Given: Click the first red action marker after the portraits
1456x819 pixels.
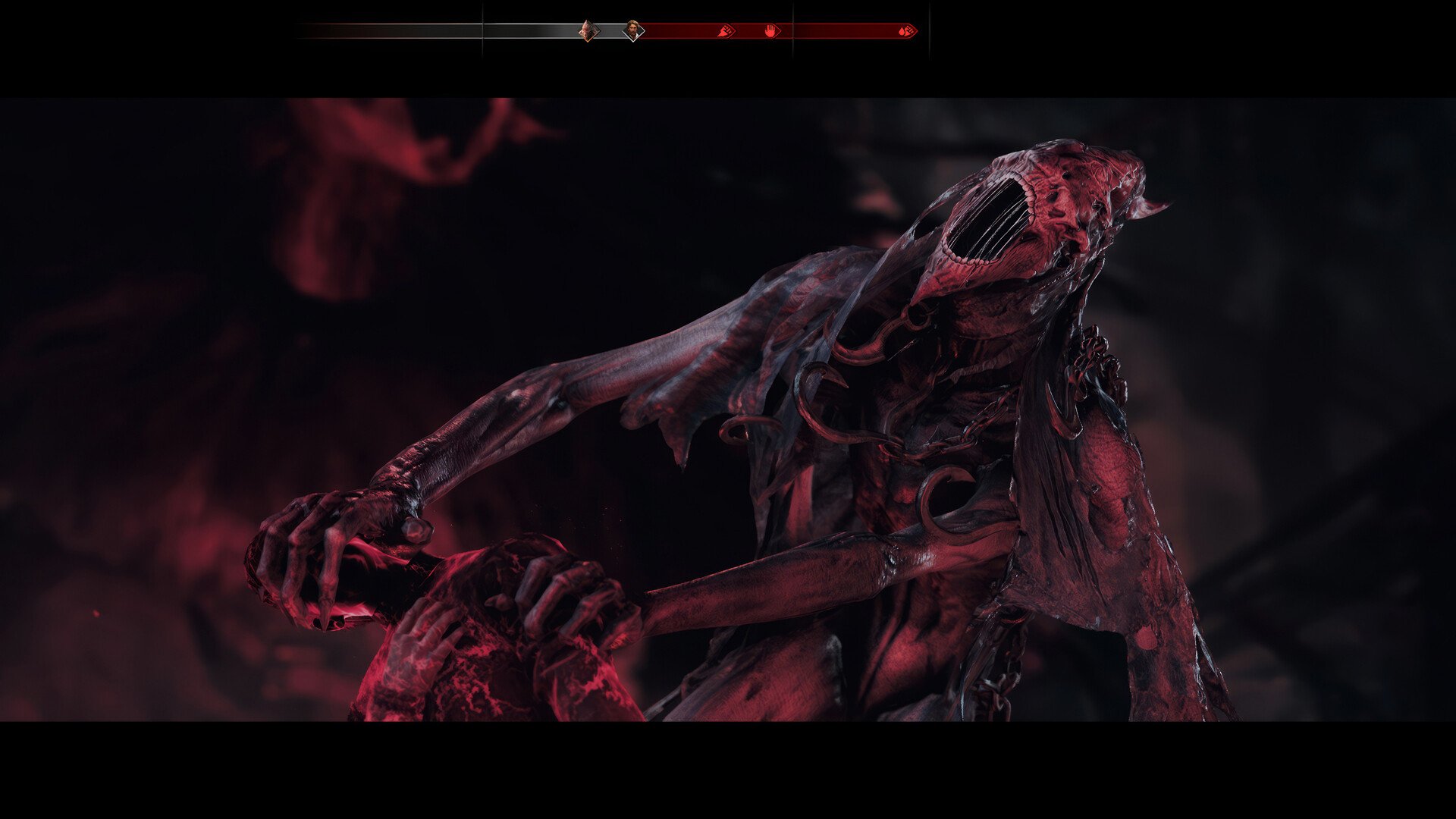Looking at the screenshot, I should 726,31.
